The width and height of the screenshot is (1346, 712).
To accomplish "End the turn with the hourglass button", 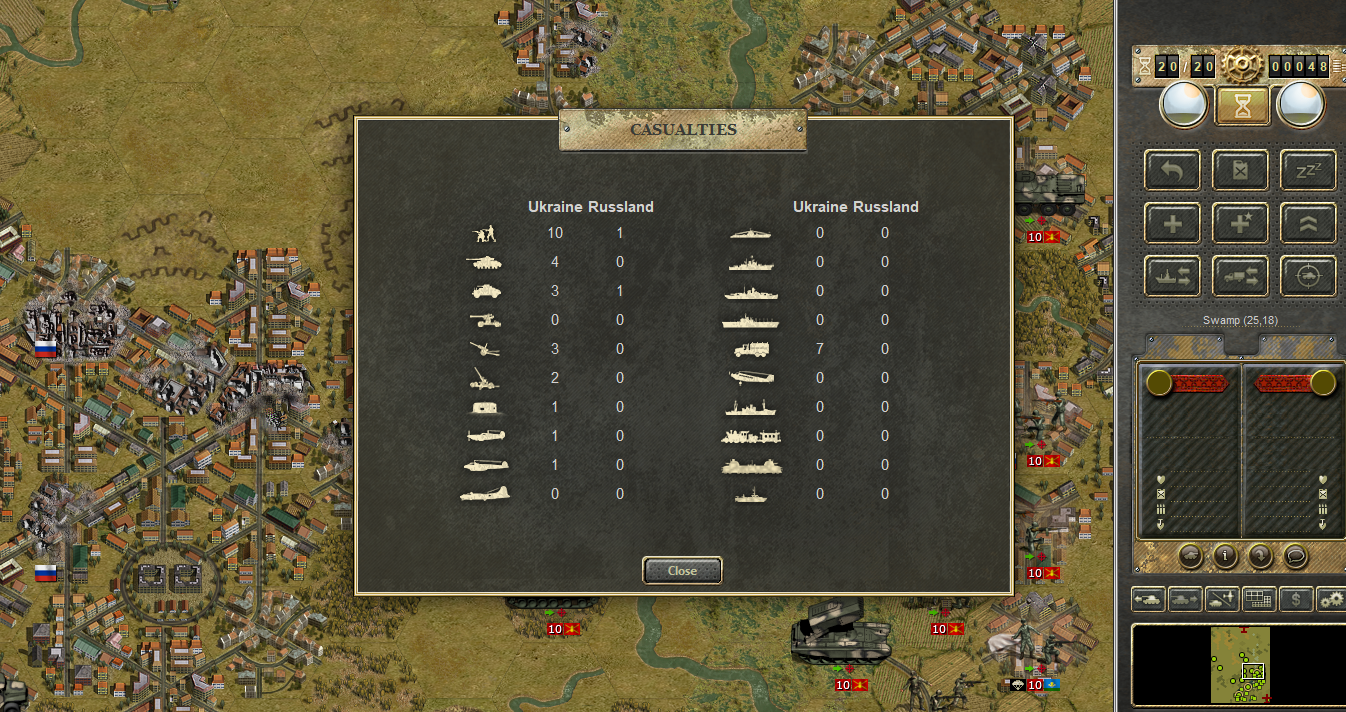I will pos(1242,105).
